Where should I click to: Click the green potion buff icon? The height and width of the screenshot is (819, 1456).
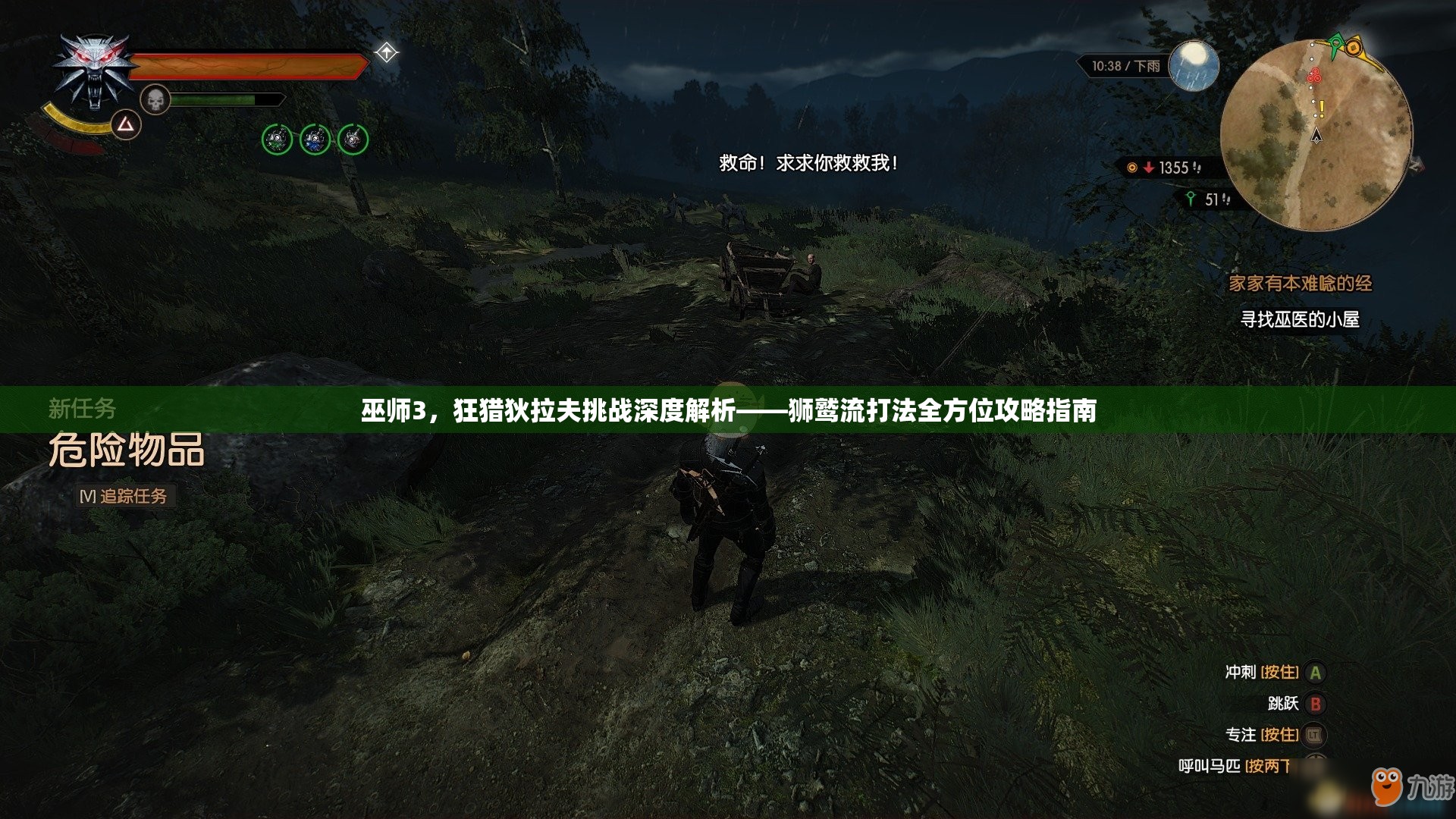coord(277,140)
